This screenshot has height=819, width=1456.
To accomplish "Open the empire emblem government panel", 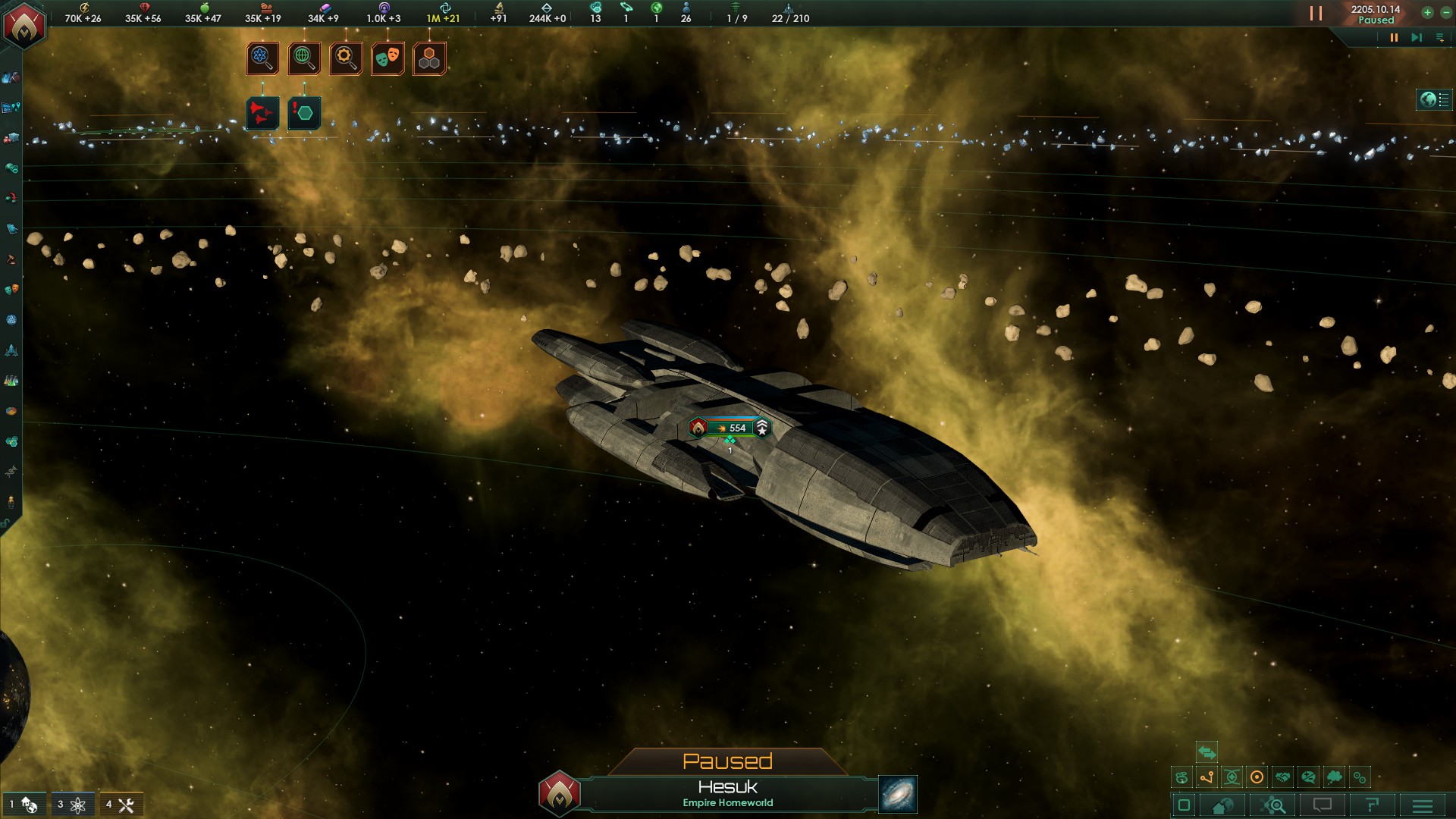I will pos(24,26).
